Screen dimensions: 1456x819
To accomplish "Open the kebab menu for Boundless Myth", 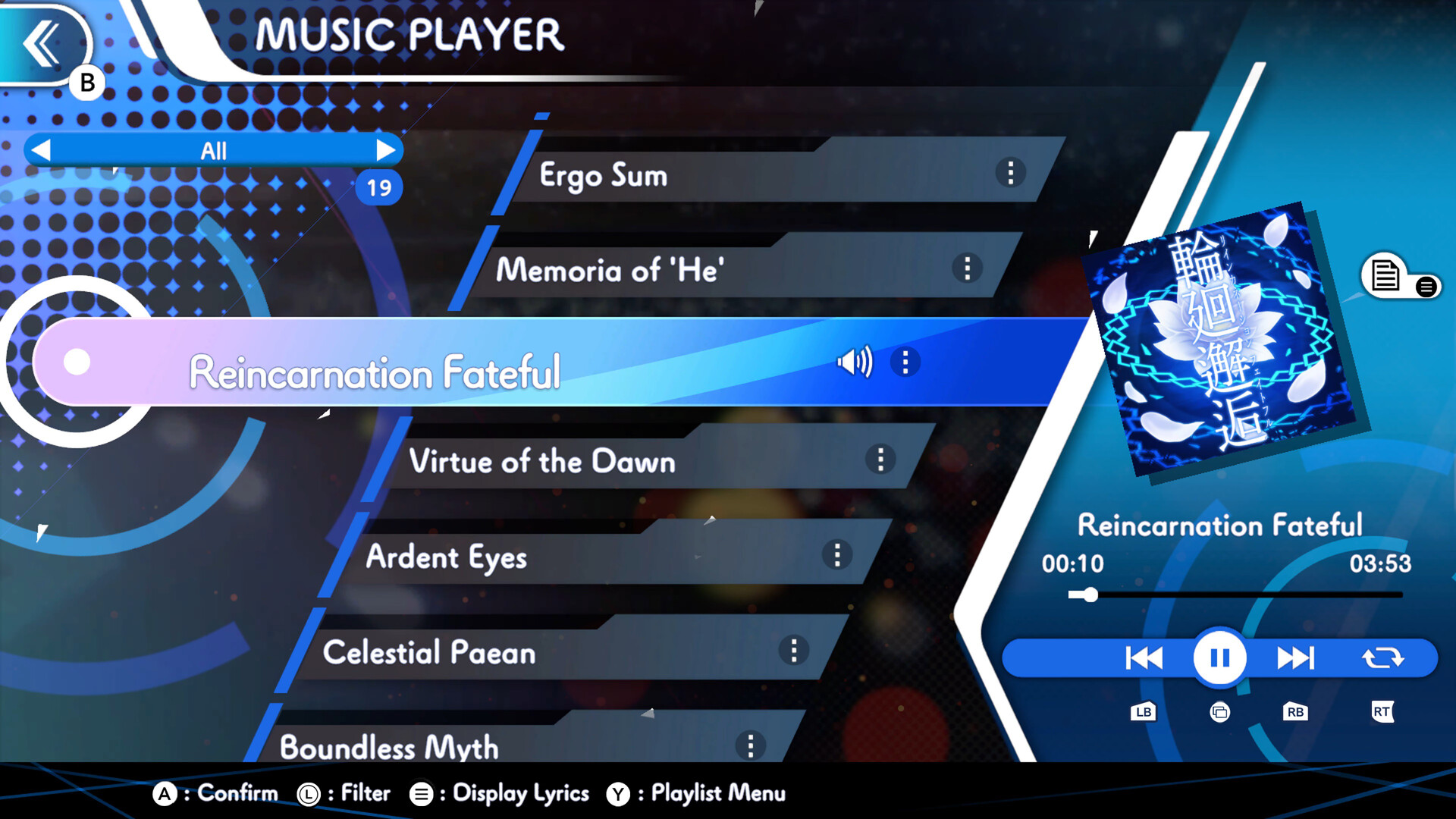I will pyautogui.click(x=752, y=745).
